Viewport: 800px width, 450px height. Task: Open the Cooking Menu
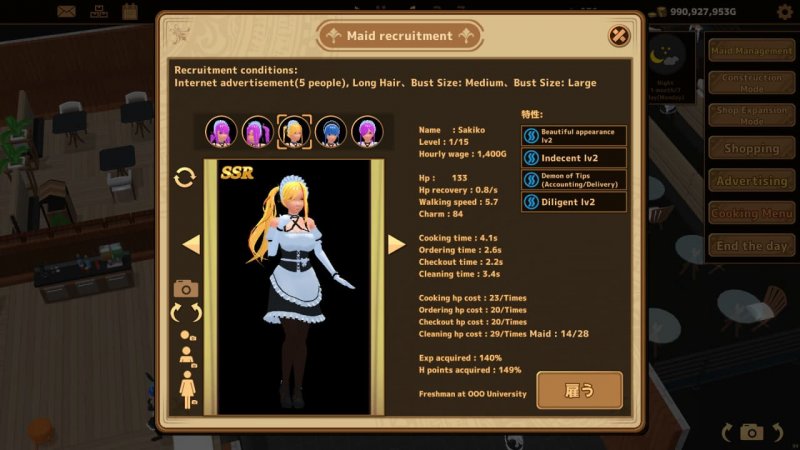751,213
